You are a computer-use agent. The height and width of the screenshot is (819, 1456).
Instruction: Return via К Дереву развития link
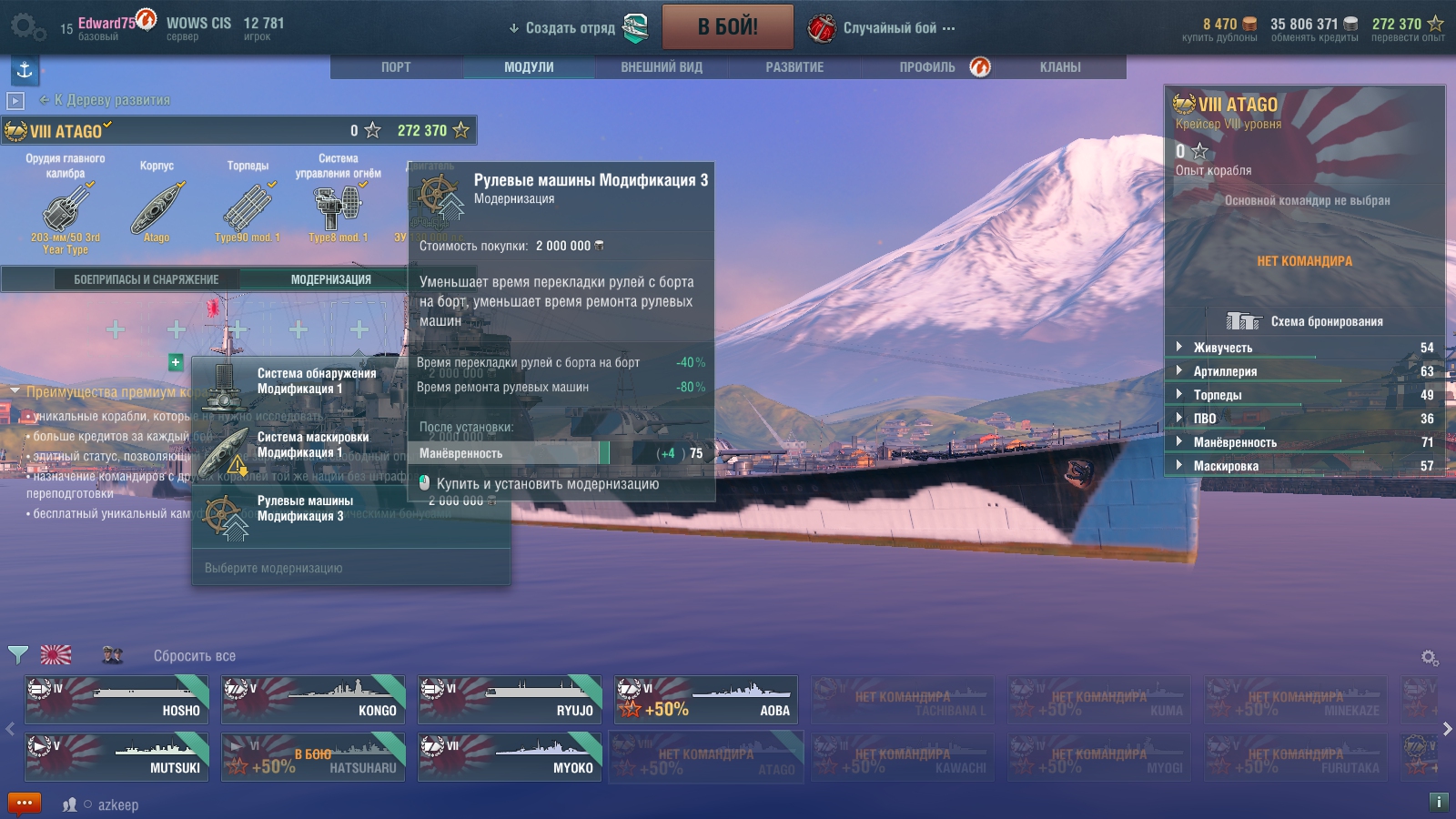pos(111,100)
